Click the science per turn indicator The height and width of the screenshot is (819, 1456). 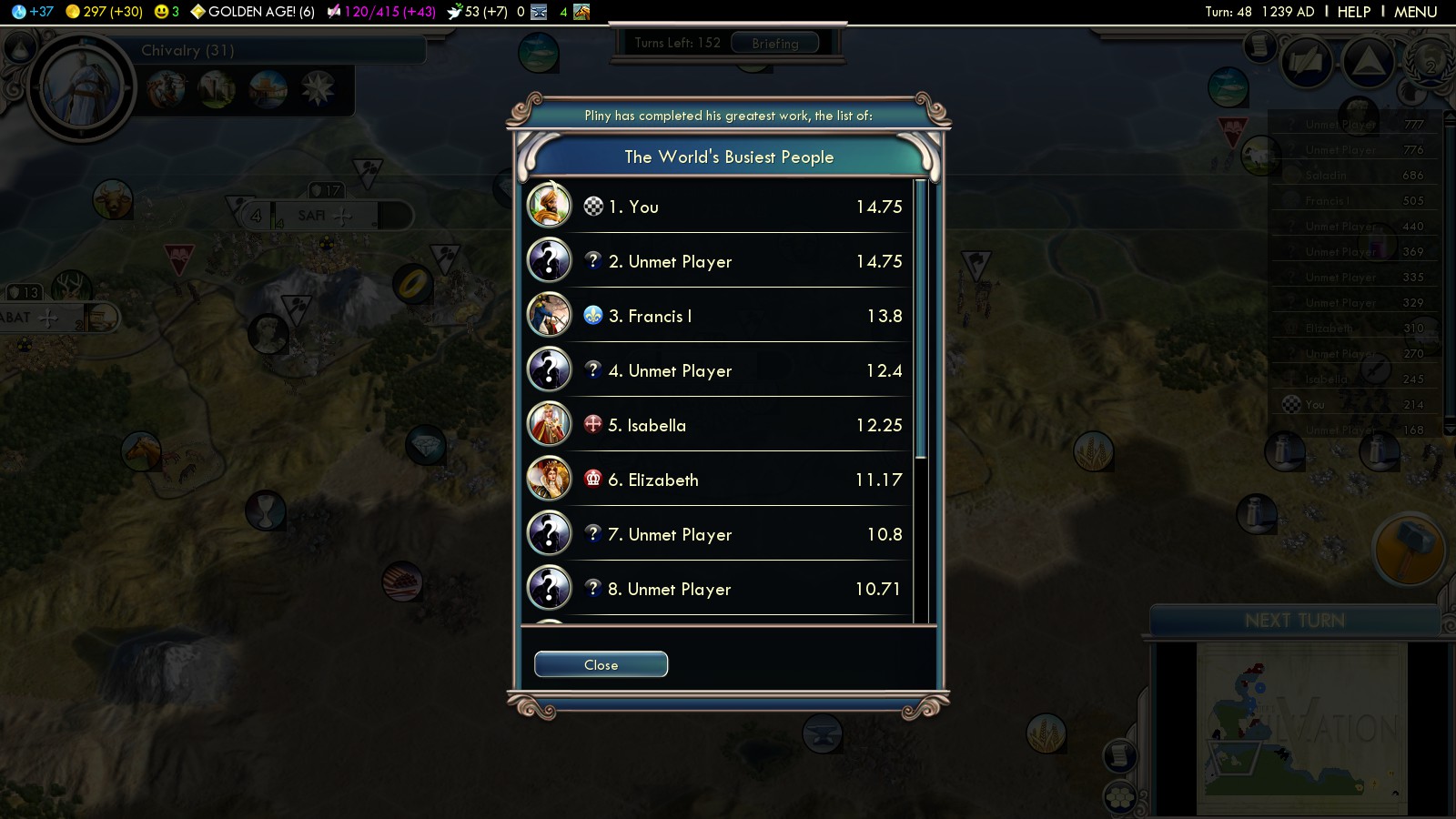33,12
